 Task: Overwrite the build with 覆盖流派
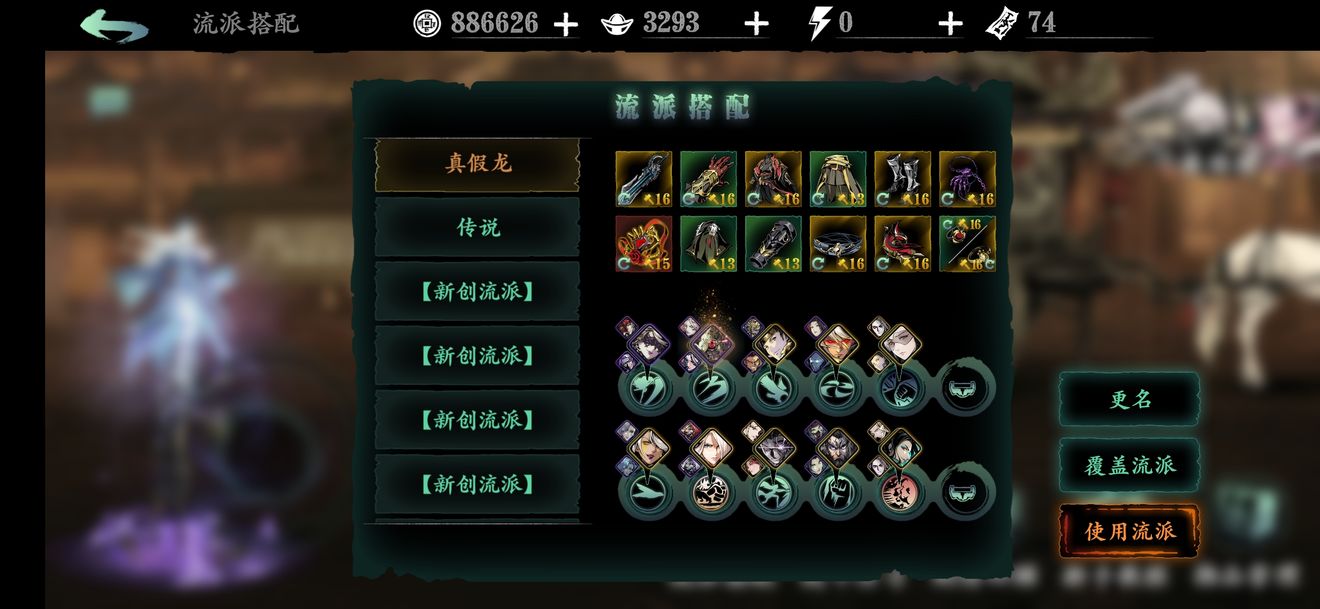pos(1130,465)
